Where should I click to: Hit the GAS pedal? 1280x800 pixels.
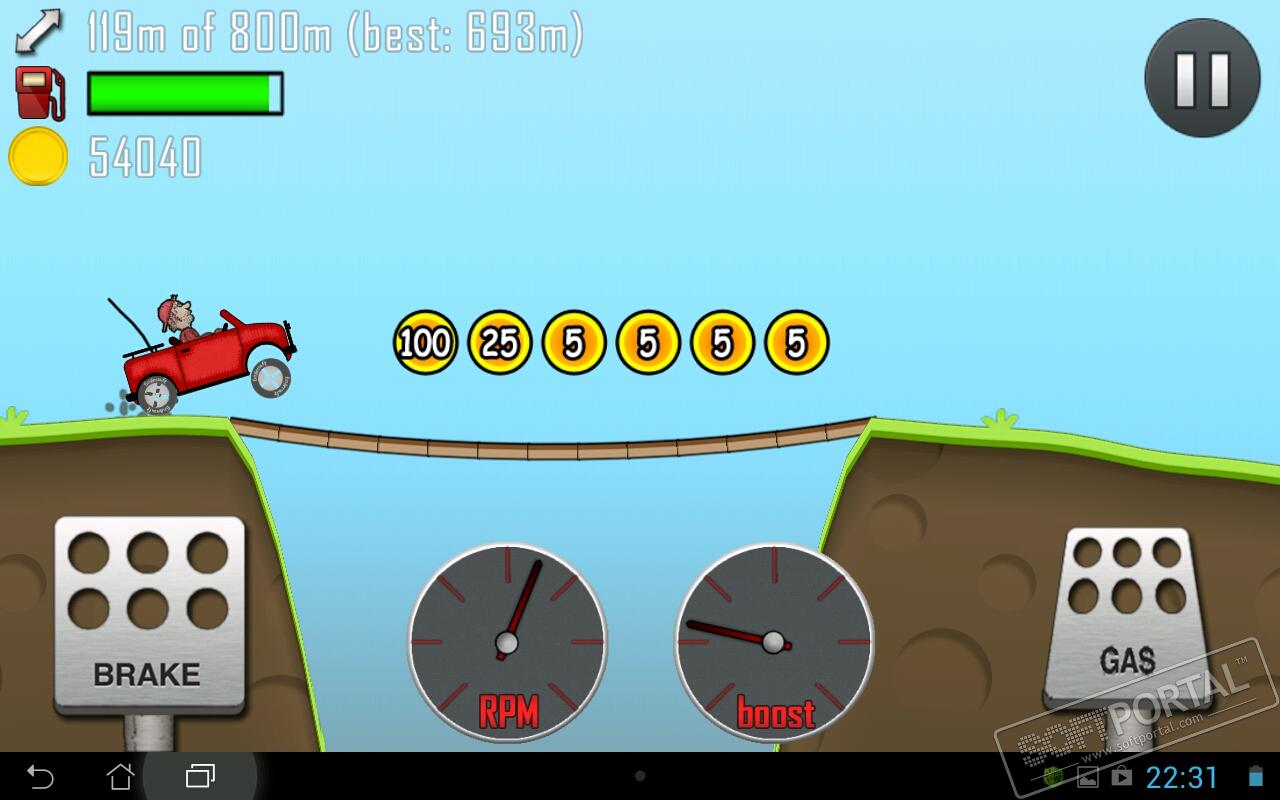[x=1128, y=617]
